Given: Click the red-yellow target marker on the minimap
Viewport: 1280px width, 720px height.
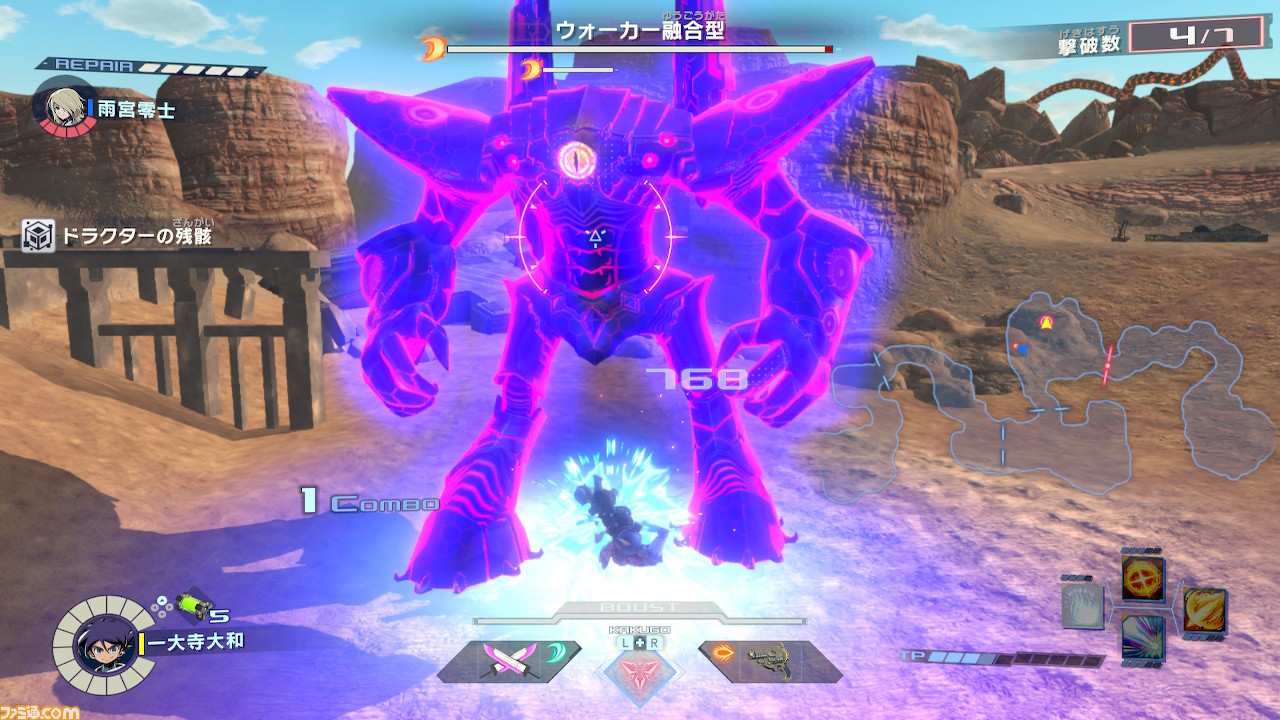Looking at the screenshot, I should 1046,322.
